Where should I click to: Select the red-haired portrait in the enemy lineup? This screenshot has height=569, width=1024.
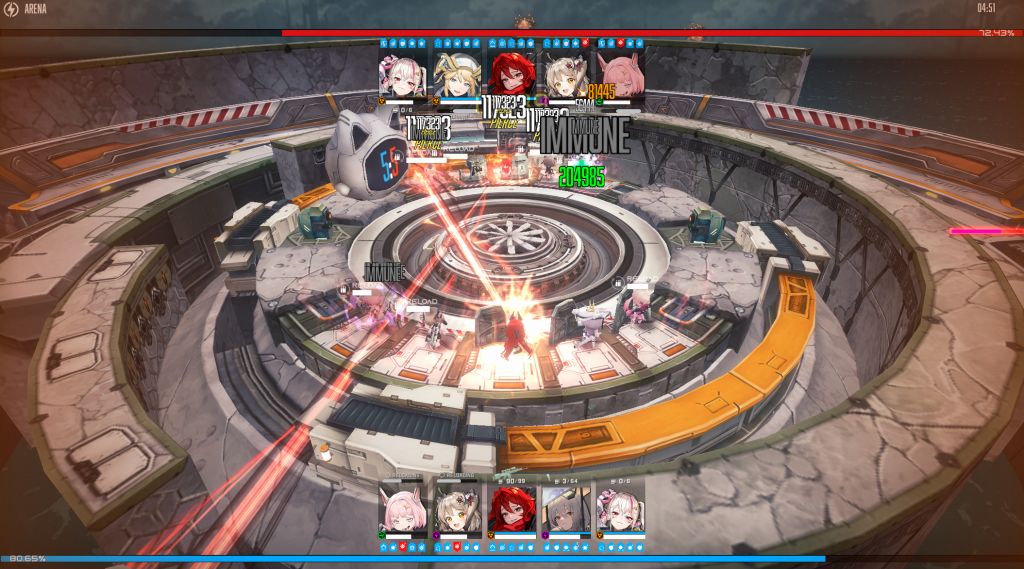pyautogui.click(x=512, y=73)
